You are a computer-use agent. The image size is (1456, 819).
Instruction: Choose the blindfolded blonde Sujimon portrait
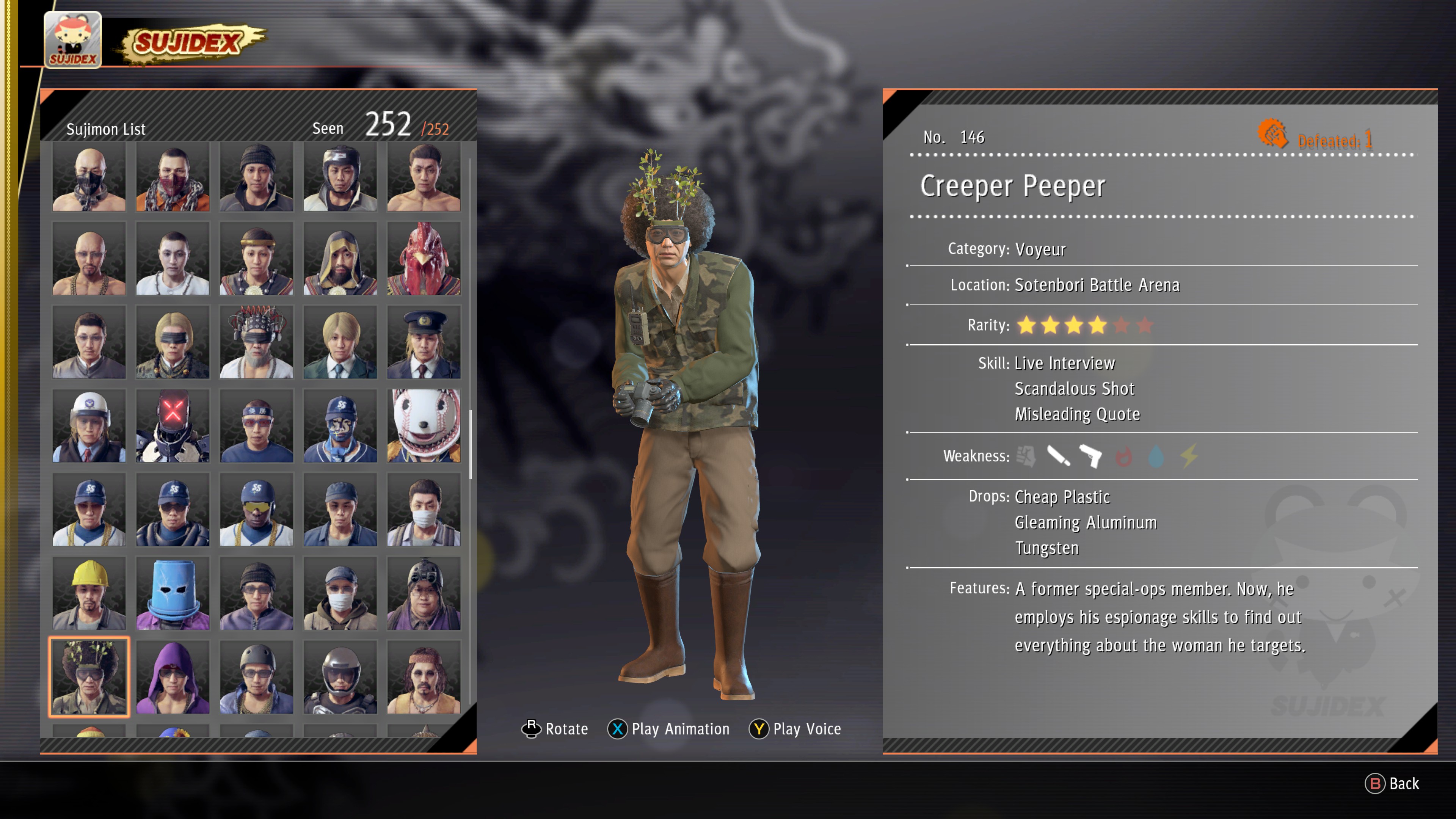coord(173,342)
